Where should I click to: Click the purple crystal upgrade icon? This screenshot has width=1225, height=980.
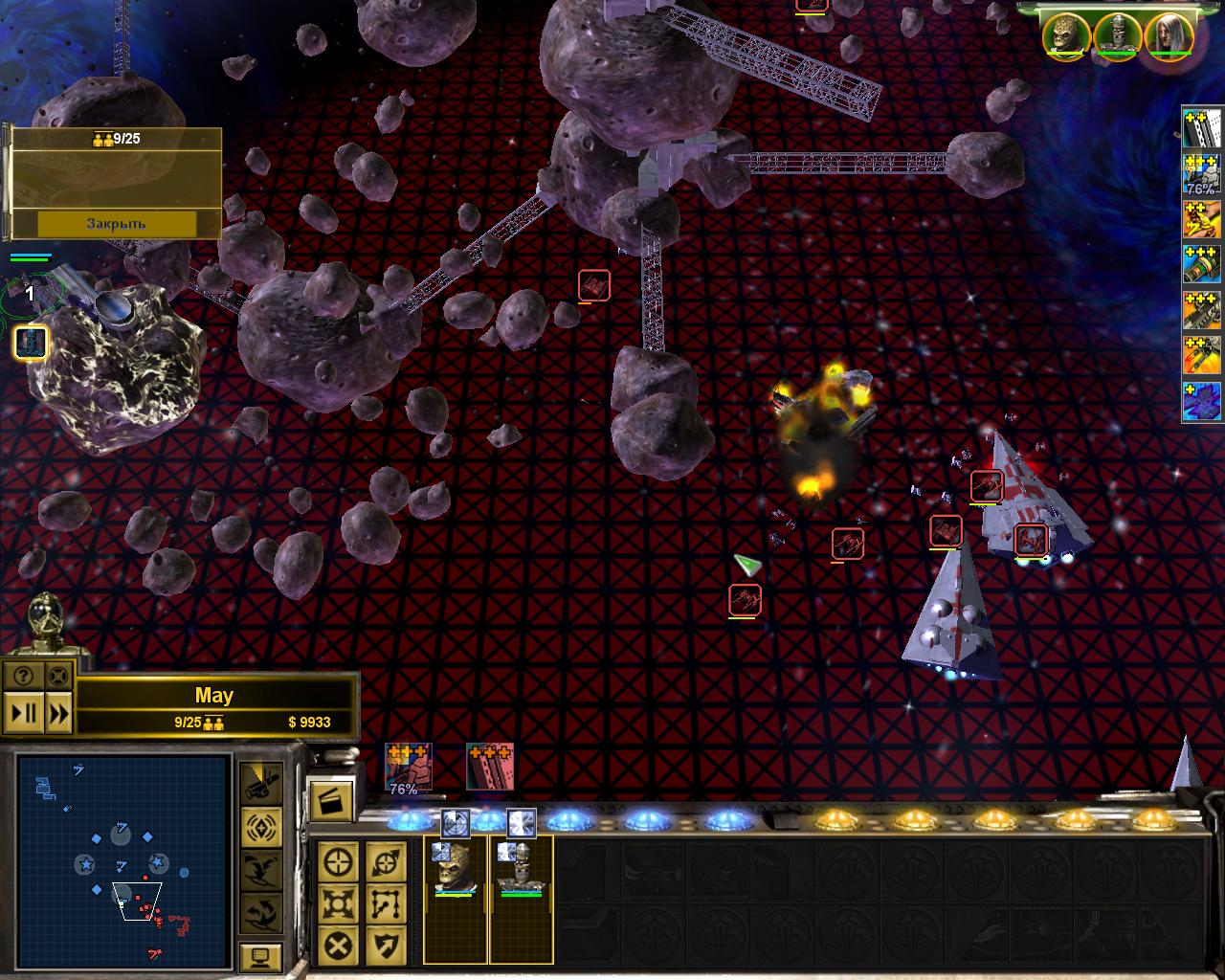(x=1202, y=401)
